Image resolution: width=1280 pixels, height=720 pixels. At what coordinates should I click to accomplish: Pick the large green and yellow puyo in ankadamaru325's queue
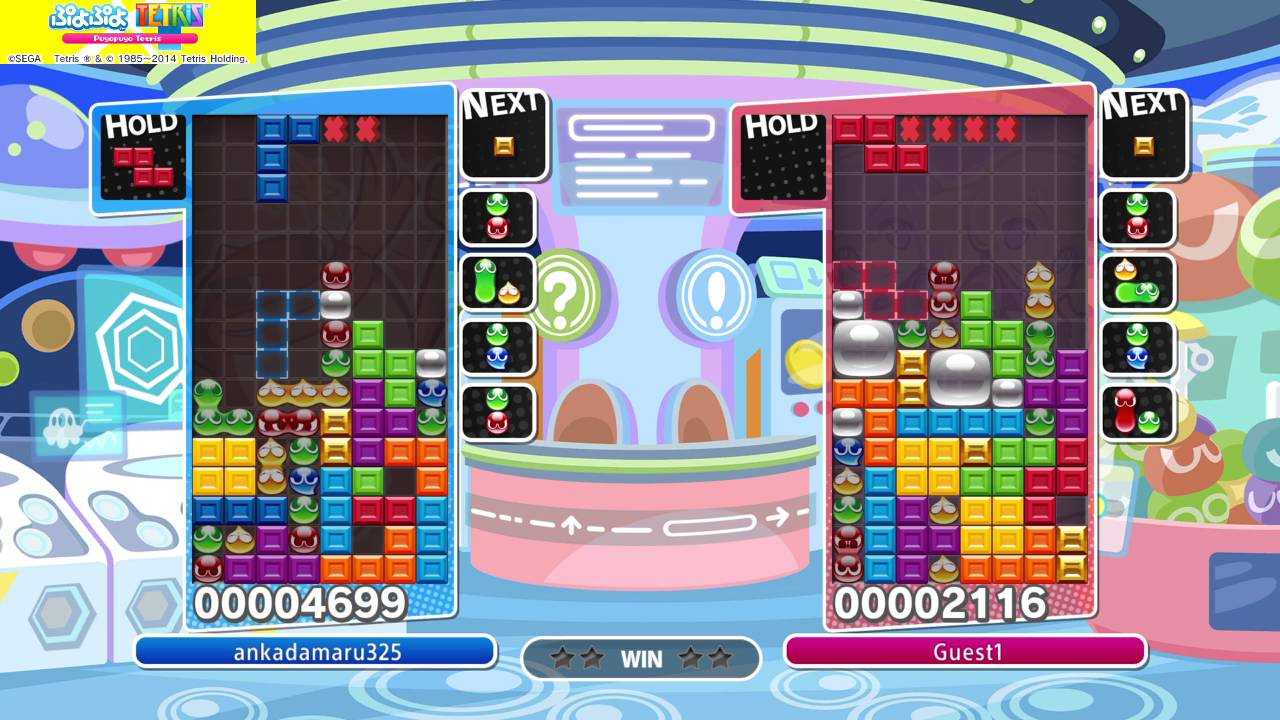tap(498, 282)
